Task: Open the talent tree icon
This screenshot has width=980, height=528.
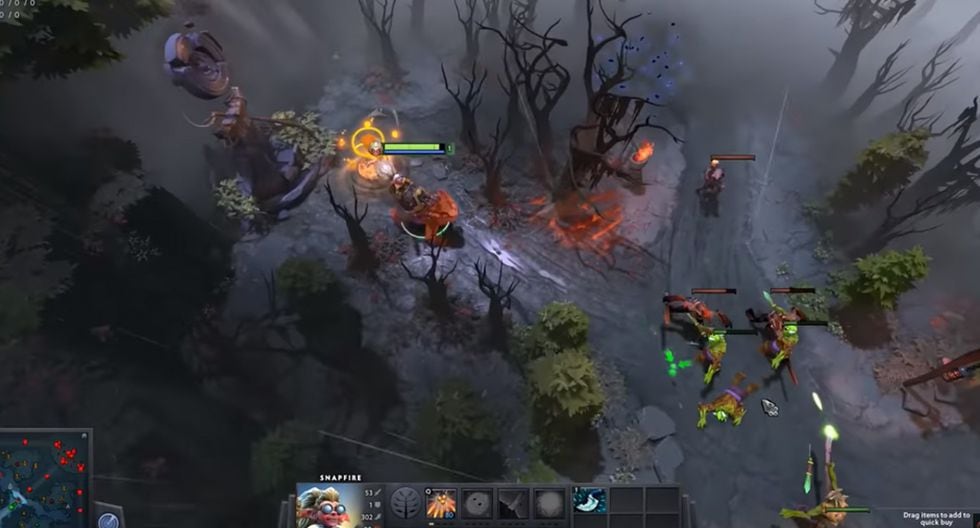Action: click(406, 503)
